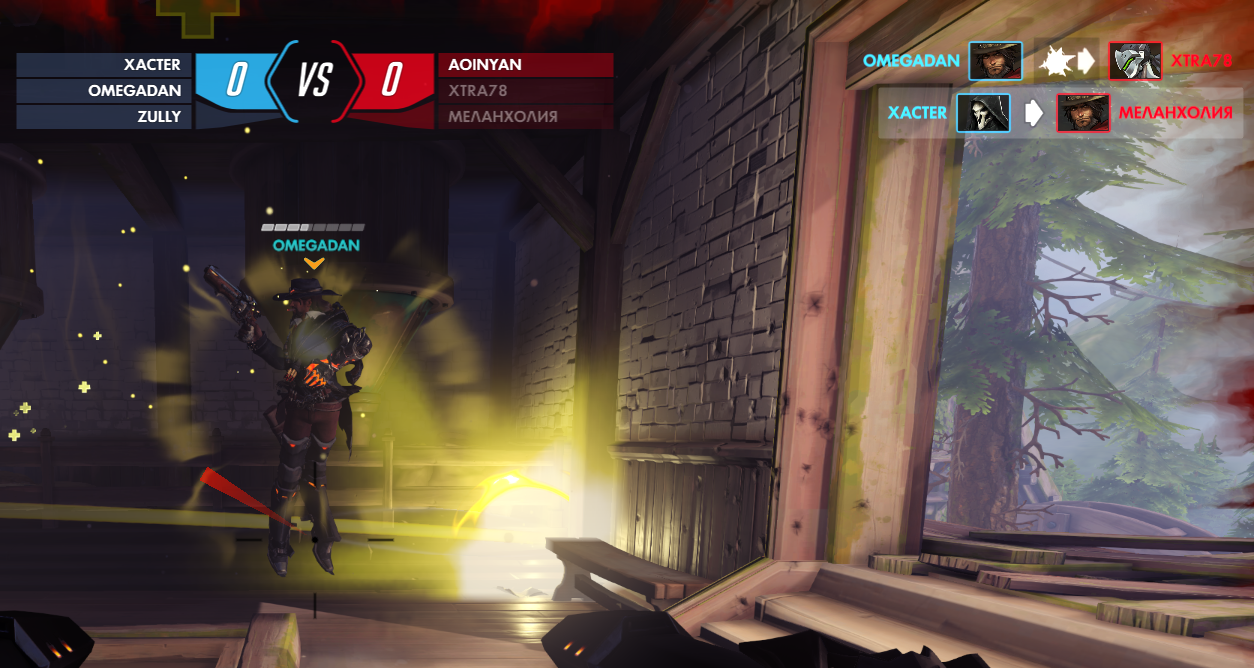This screenshot has width=1254, height=668.
Task: Click the OMEGADAN nameplate above the hero
Action: point(316,245)
